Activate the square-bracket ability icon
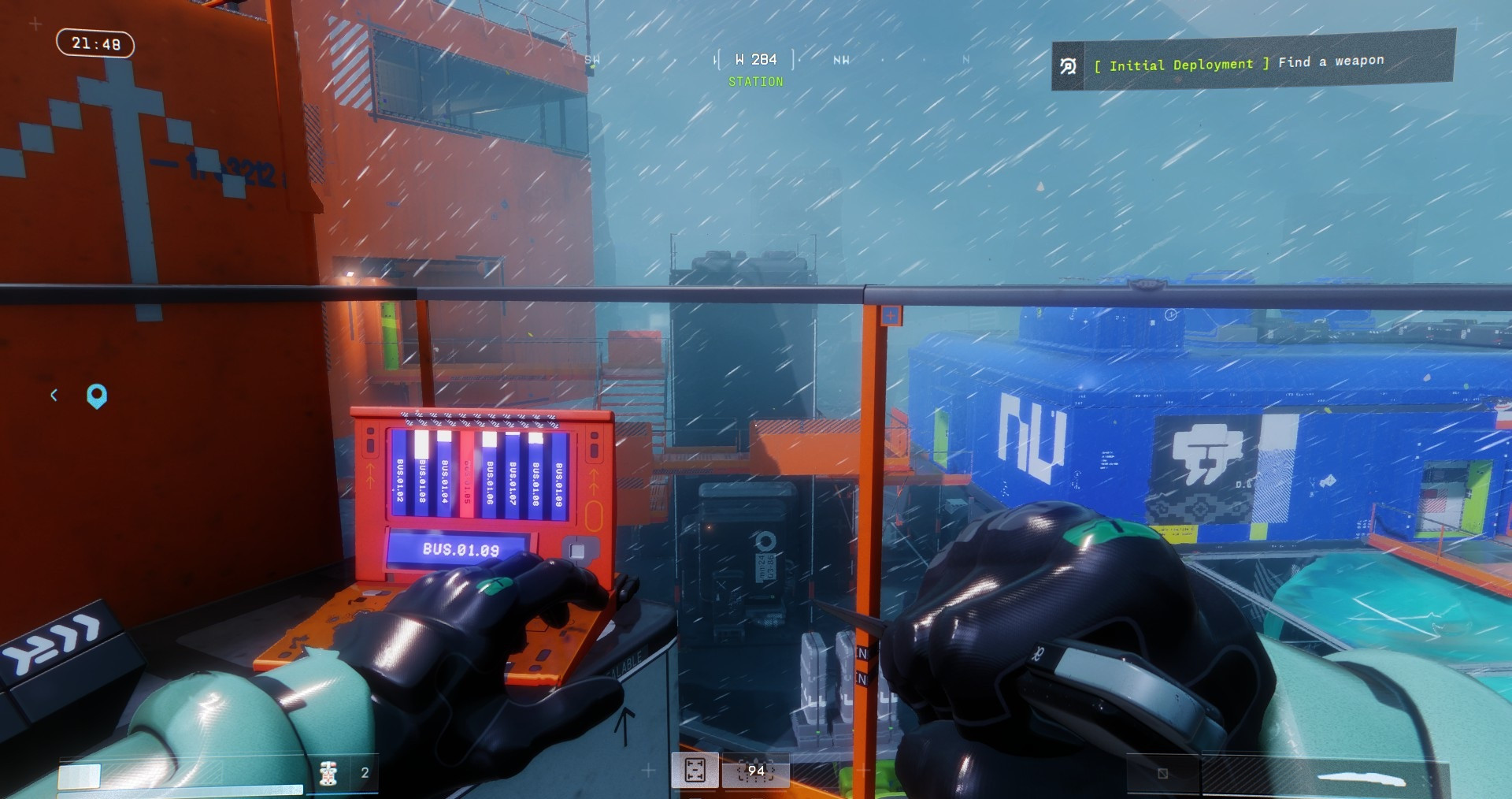 coord(695,770)
